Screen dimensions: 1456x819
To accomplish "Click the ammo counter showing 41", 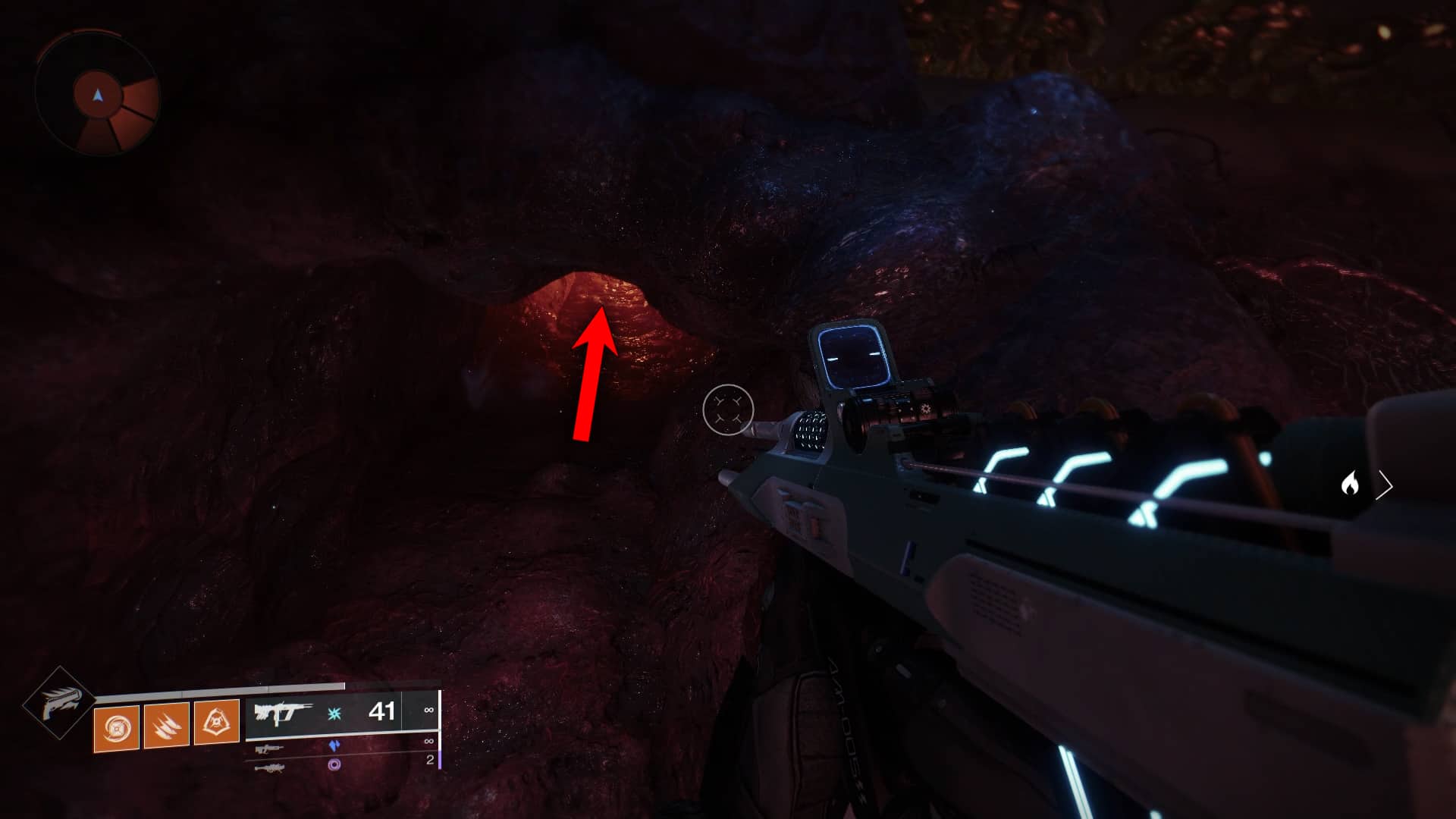I will (x=383, y=712).
